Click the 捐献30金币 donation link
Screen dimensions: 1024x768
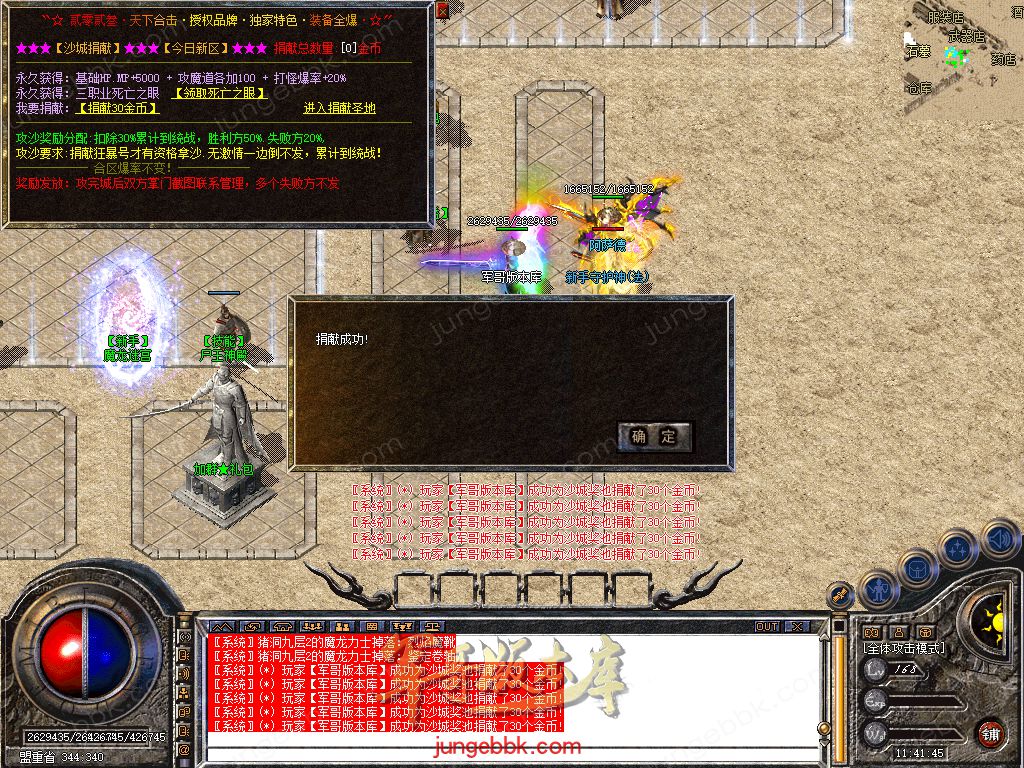pos(118,108)
